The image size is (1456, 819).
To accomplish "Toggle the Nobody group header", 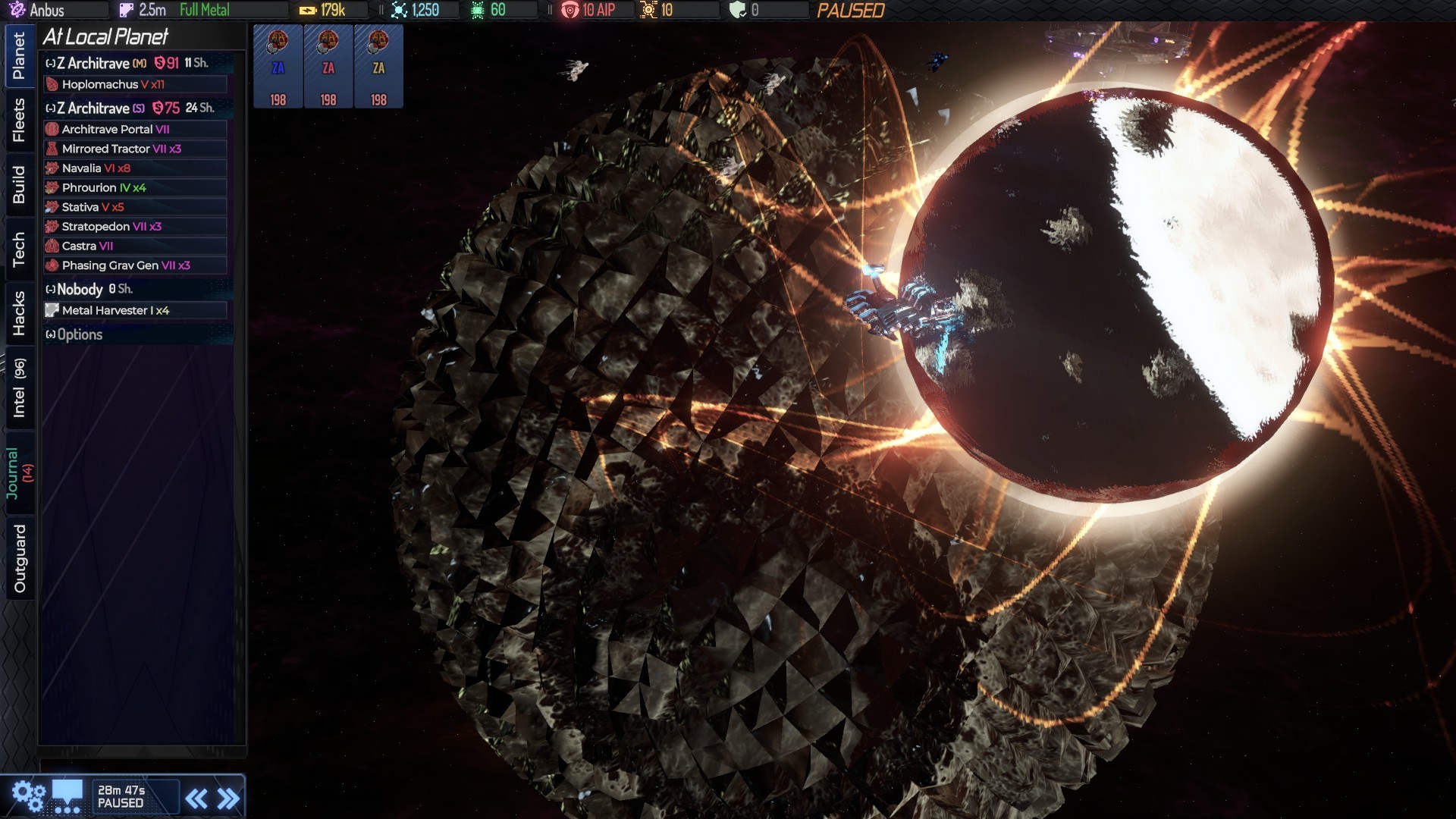I will pyautogui.click(x=50, y=289).
